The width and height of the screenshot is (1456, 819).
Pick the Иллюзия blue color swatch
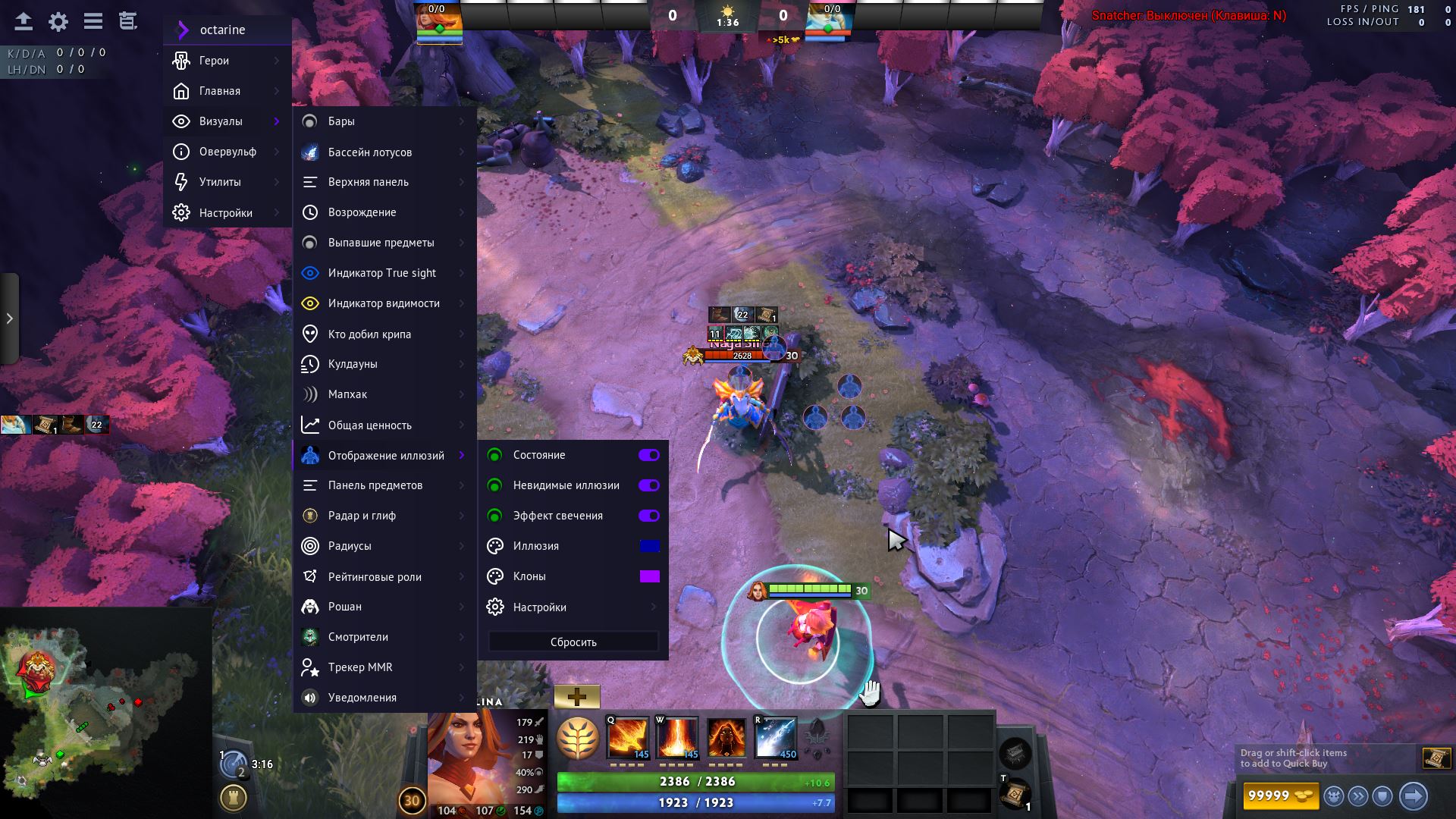coord(649,546)
